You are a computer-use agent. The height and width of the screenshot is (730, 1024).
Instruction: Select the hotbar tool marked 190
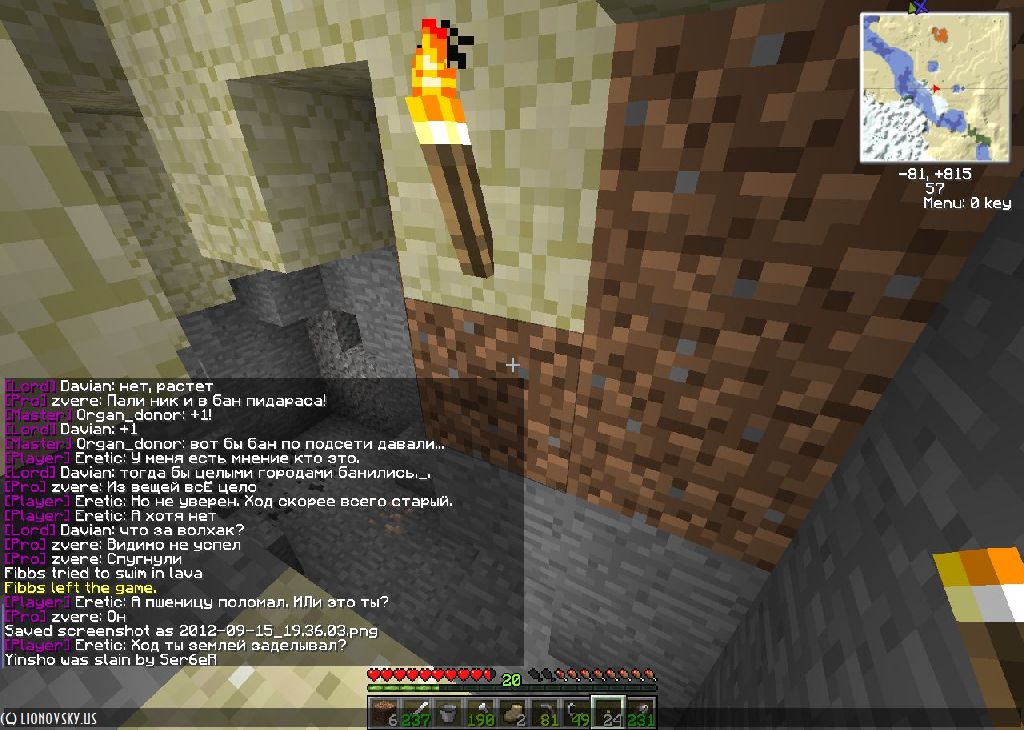pos(481,714)
